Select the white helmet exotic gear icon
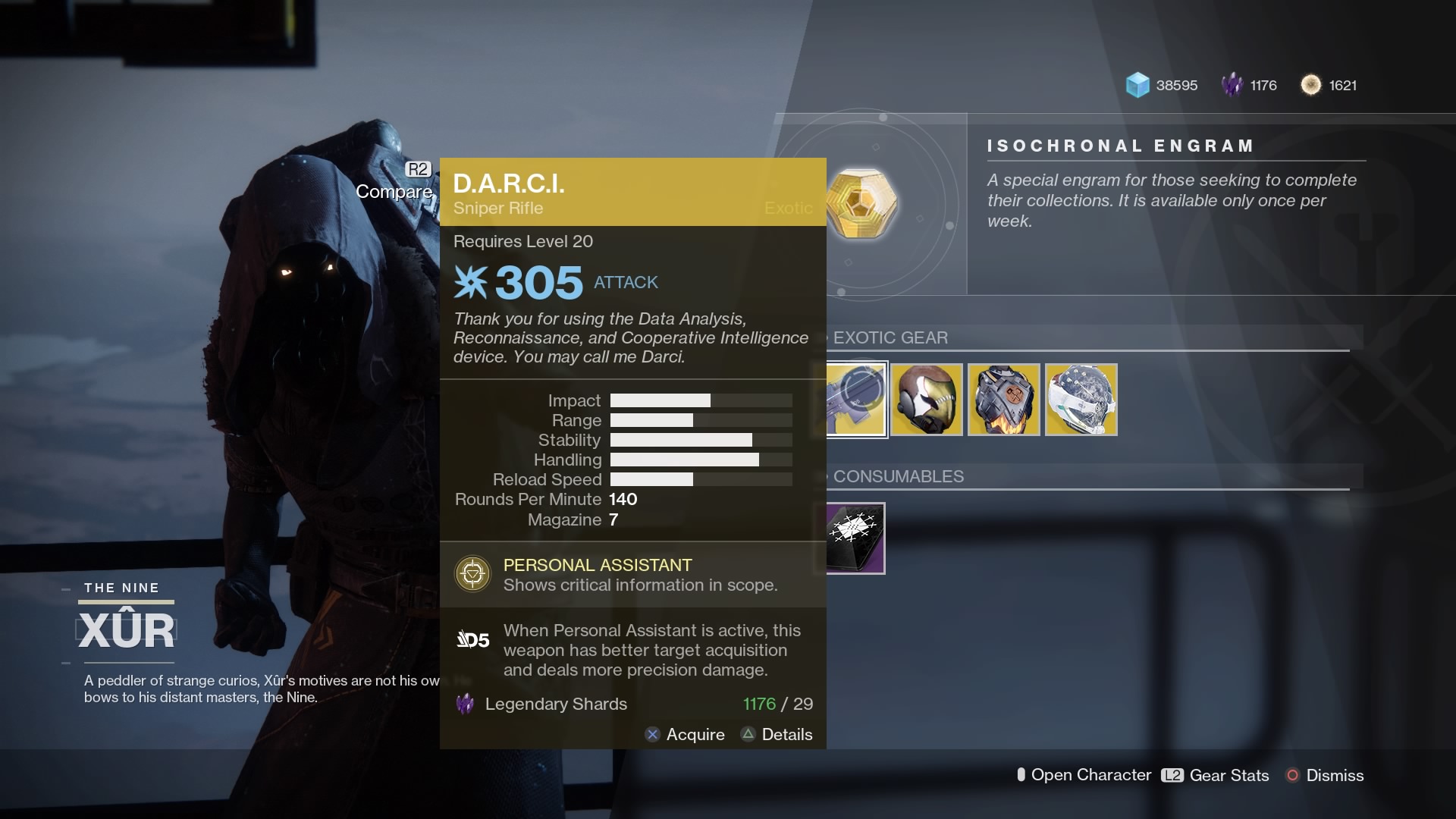The width and height of the screenshot is (1456, 819). [x=1080, y=400]
